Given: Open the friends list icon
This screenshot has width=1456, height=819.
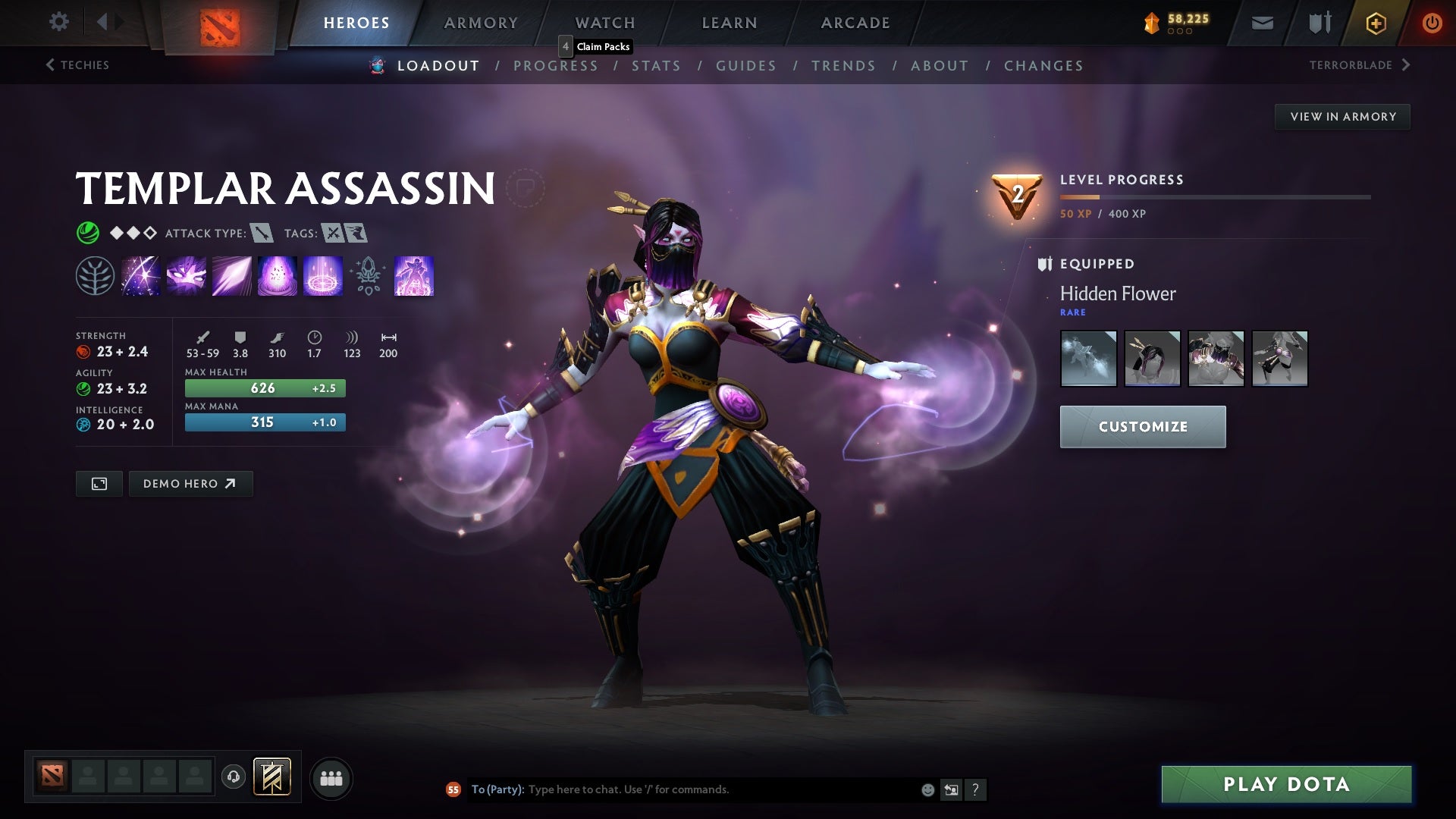Looking at the screenshot, I should tap(331, 777).
